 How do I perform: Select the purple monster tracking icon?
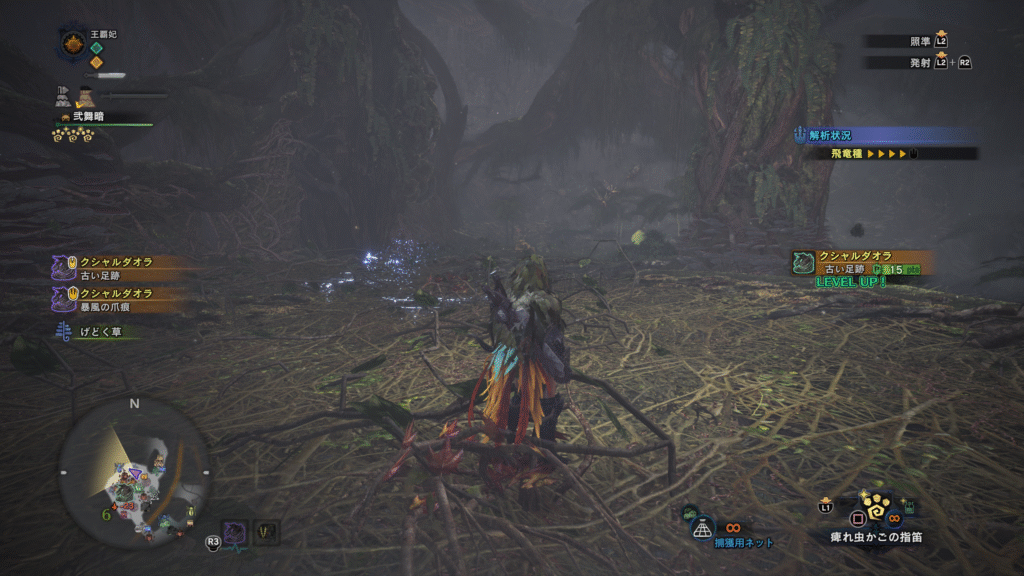point(235,533)
